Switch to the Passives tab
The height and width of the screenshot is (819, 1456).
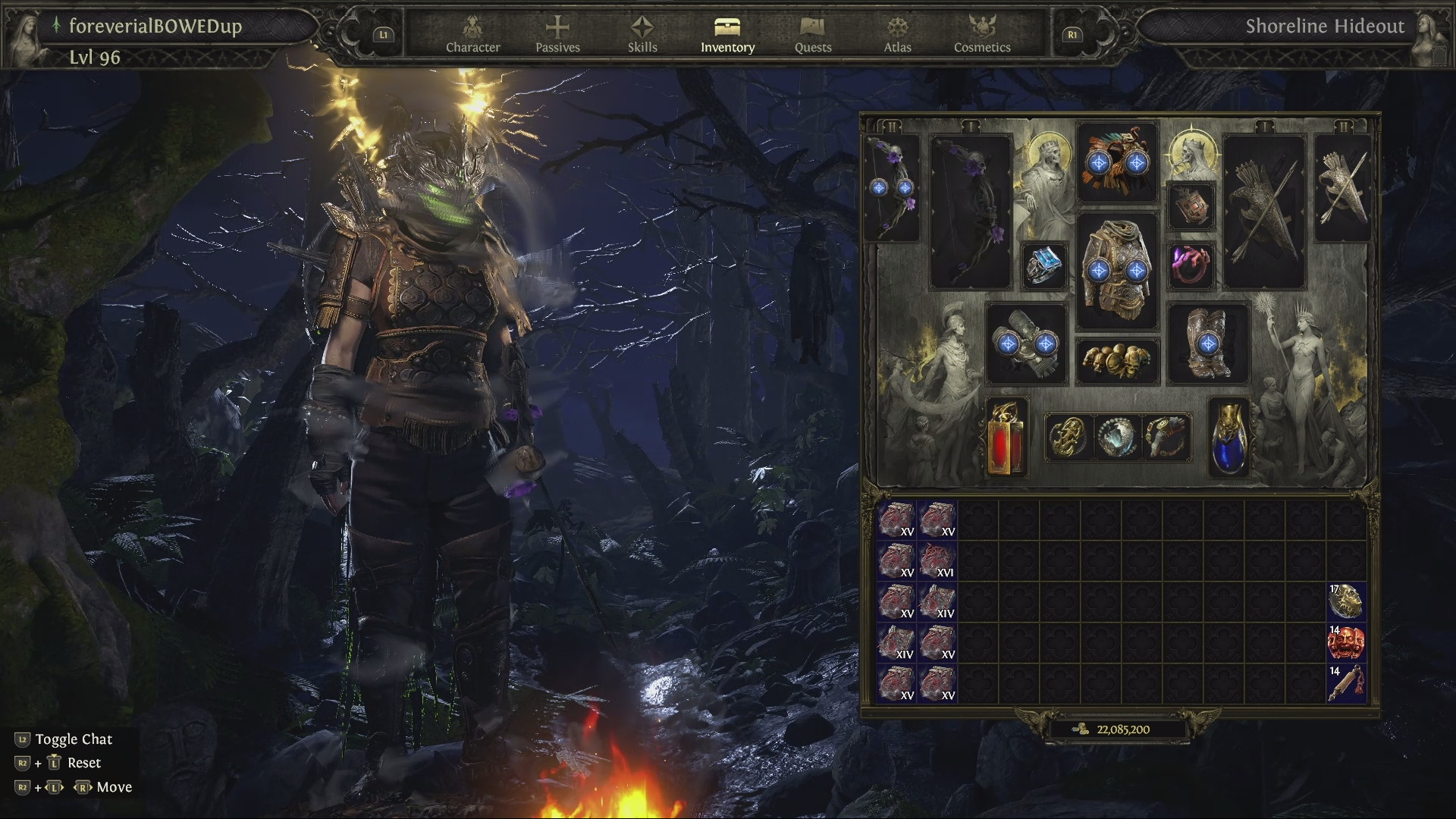557,35
